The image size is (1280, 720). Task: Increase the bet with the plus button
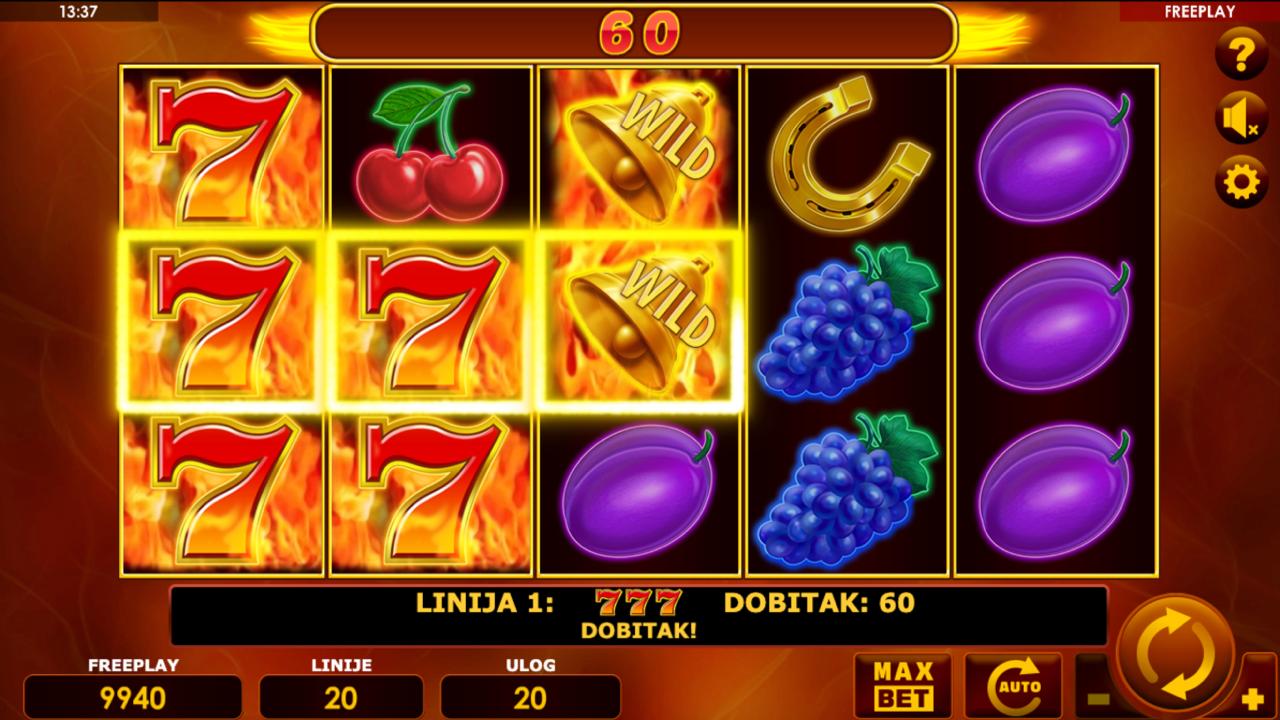pos(1253,699)
